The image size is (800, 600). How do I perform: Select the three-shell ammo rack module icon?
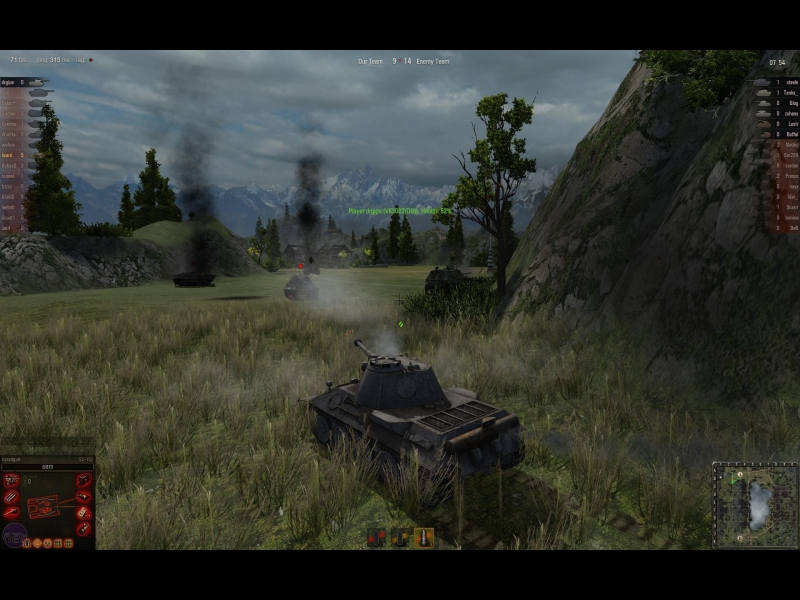(12, 497)
